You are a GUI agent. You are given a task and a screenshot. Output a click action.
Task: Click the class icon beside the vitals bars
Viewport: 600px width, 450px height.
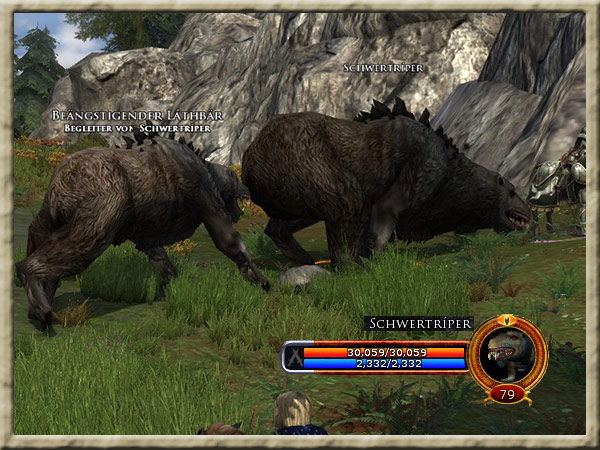[x=292, y=357]
